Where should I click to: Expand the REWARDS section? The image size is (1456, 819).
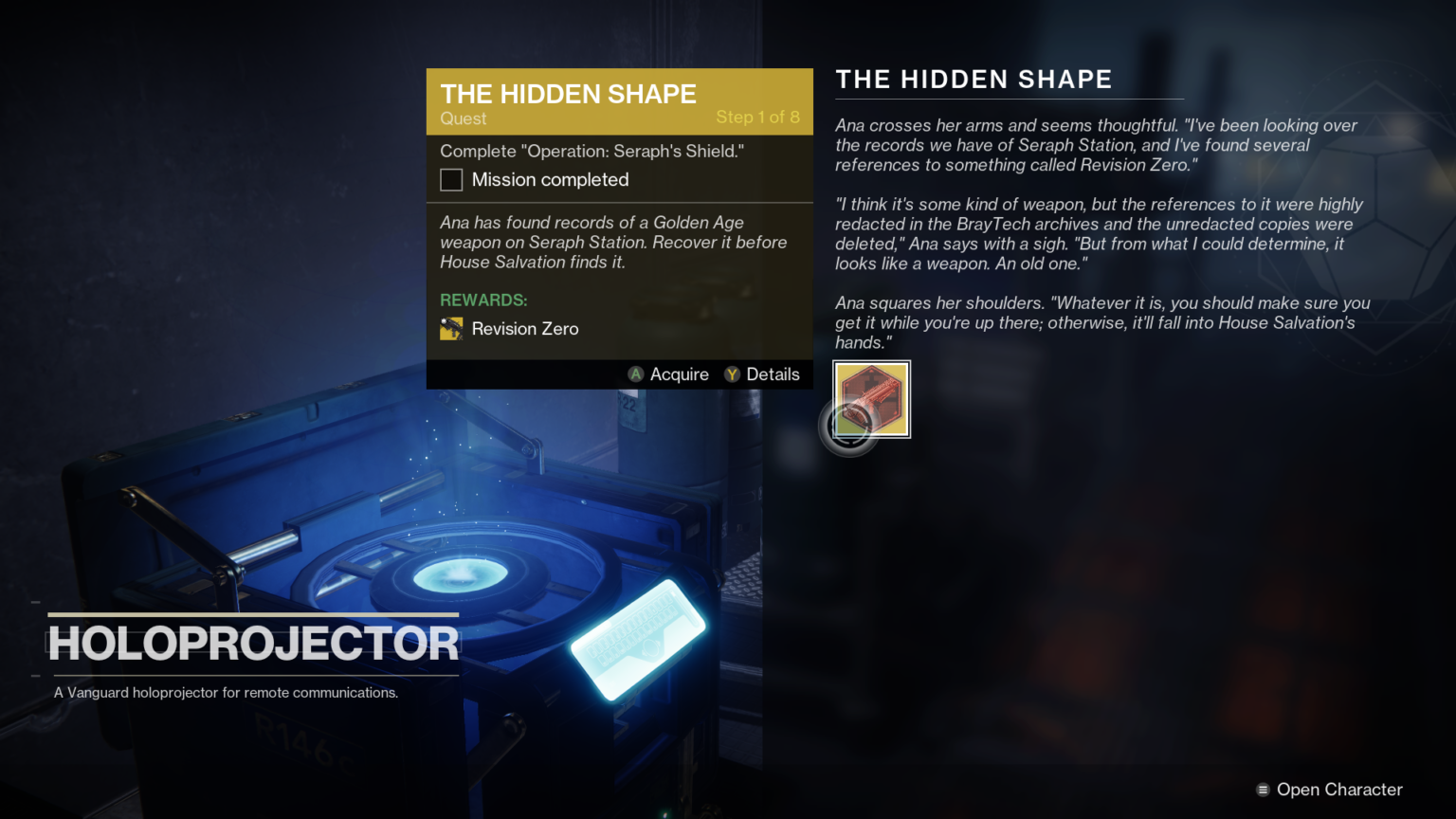pyautogui.click(x=483, y=300)
